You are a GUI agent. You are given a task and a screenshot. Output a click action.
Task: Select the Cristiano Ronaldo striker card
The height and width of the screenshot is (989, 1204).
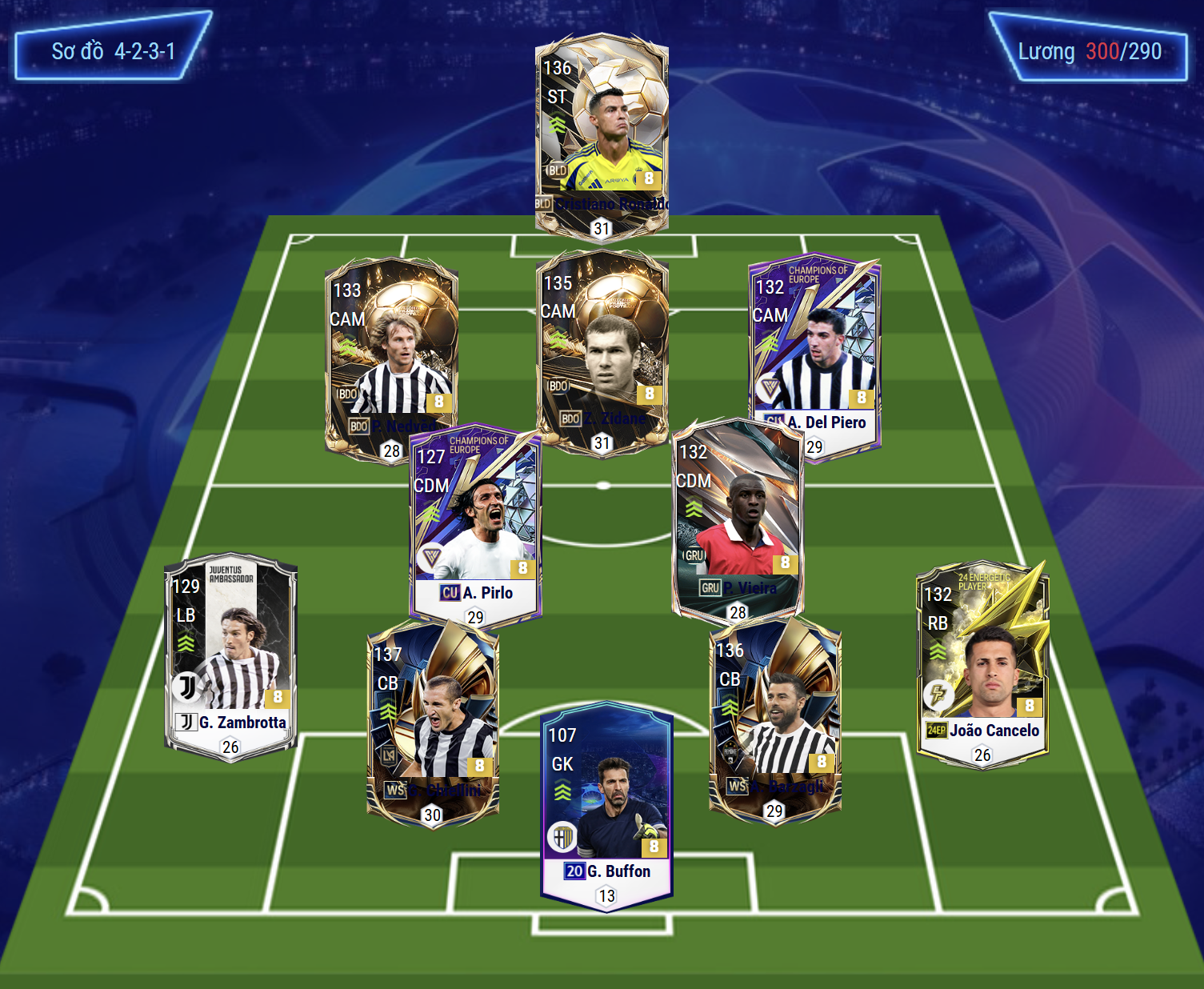[x=602, y=132]
